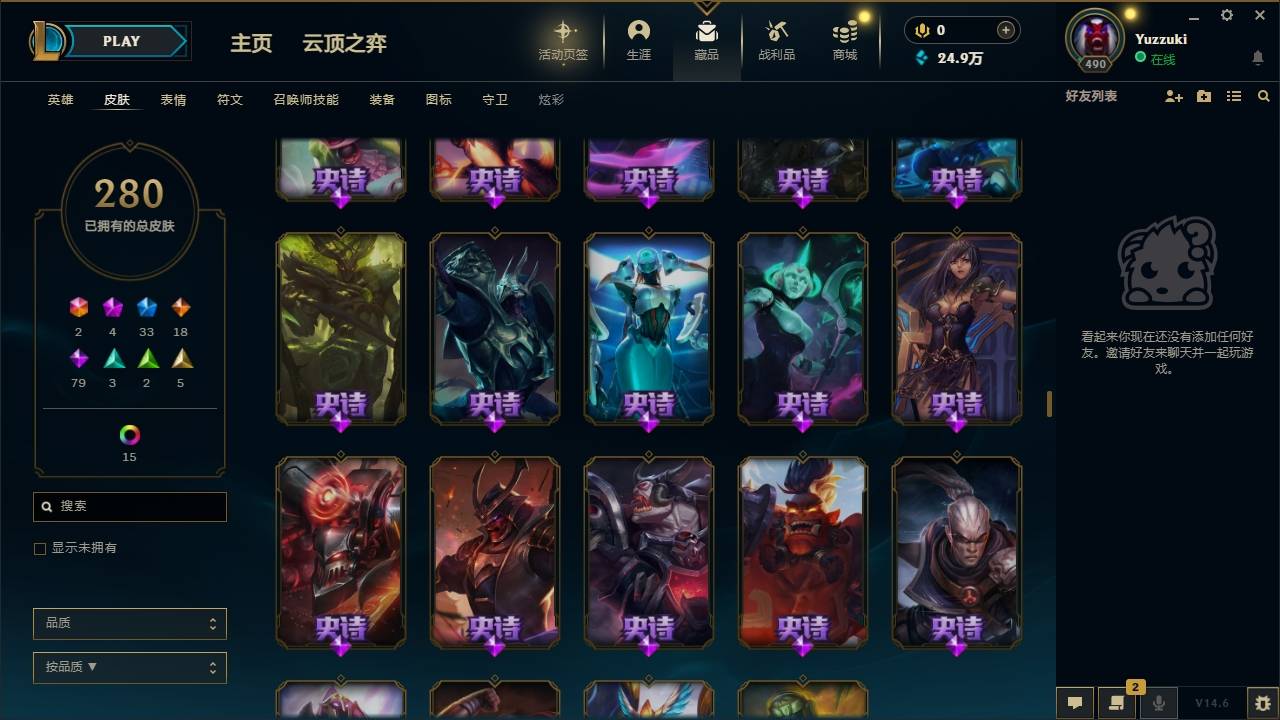
Task: Open the 品质 dropdown
Action: pos(129,623)
